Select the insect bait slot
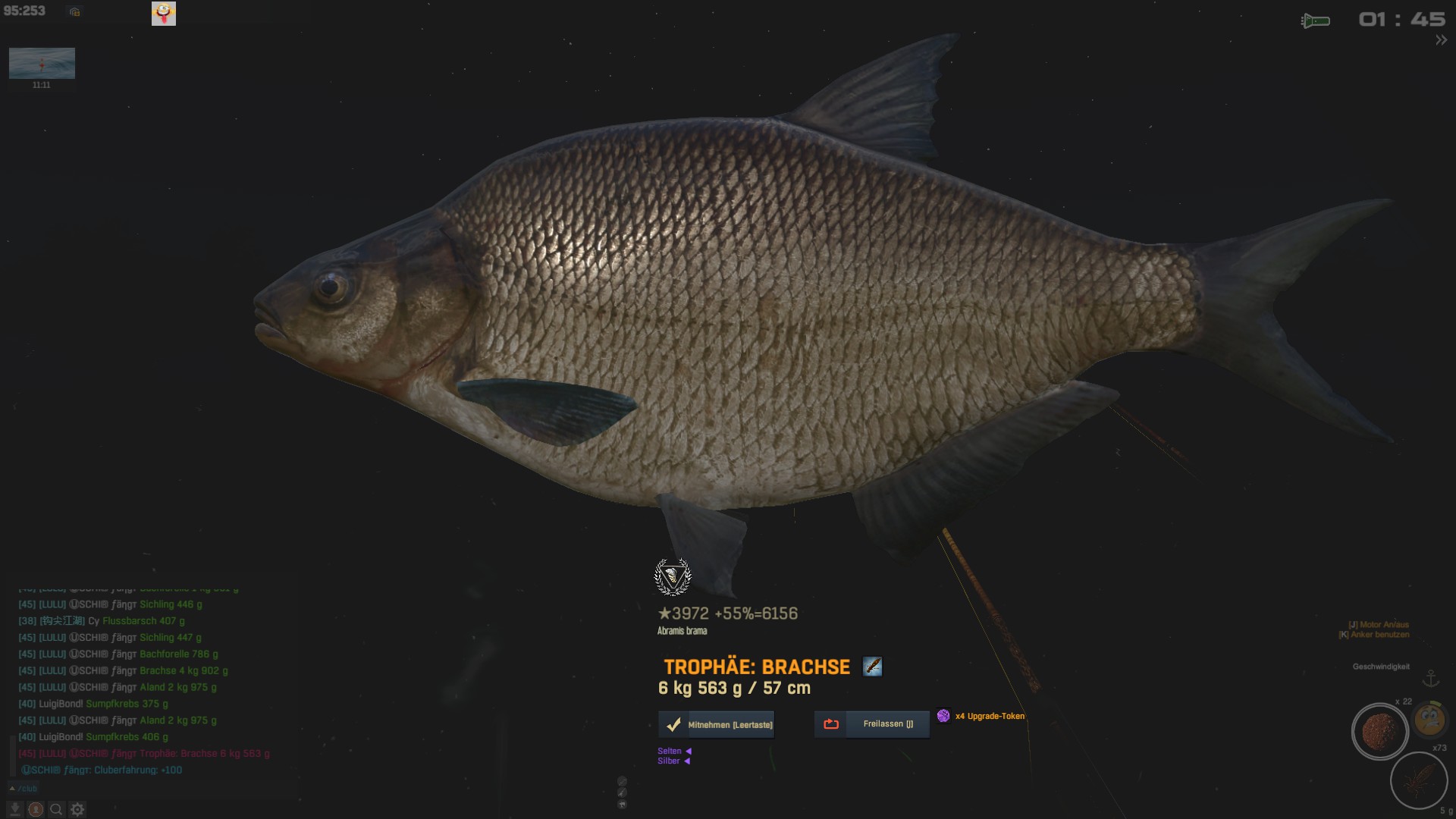The height and width of the screenshot is (819, 1456). (x=1418, y=780)
